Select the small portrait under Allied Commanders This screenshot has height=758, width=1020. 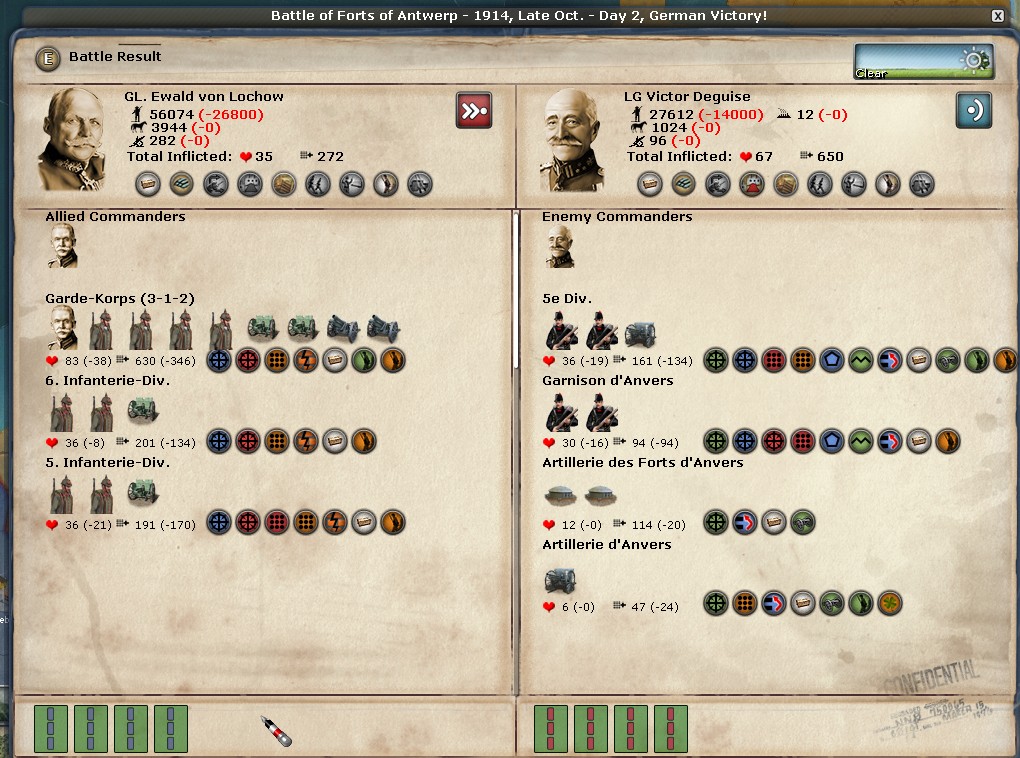pyautogui.click(x=62, y=246)
